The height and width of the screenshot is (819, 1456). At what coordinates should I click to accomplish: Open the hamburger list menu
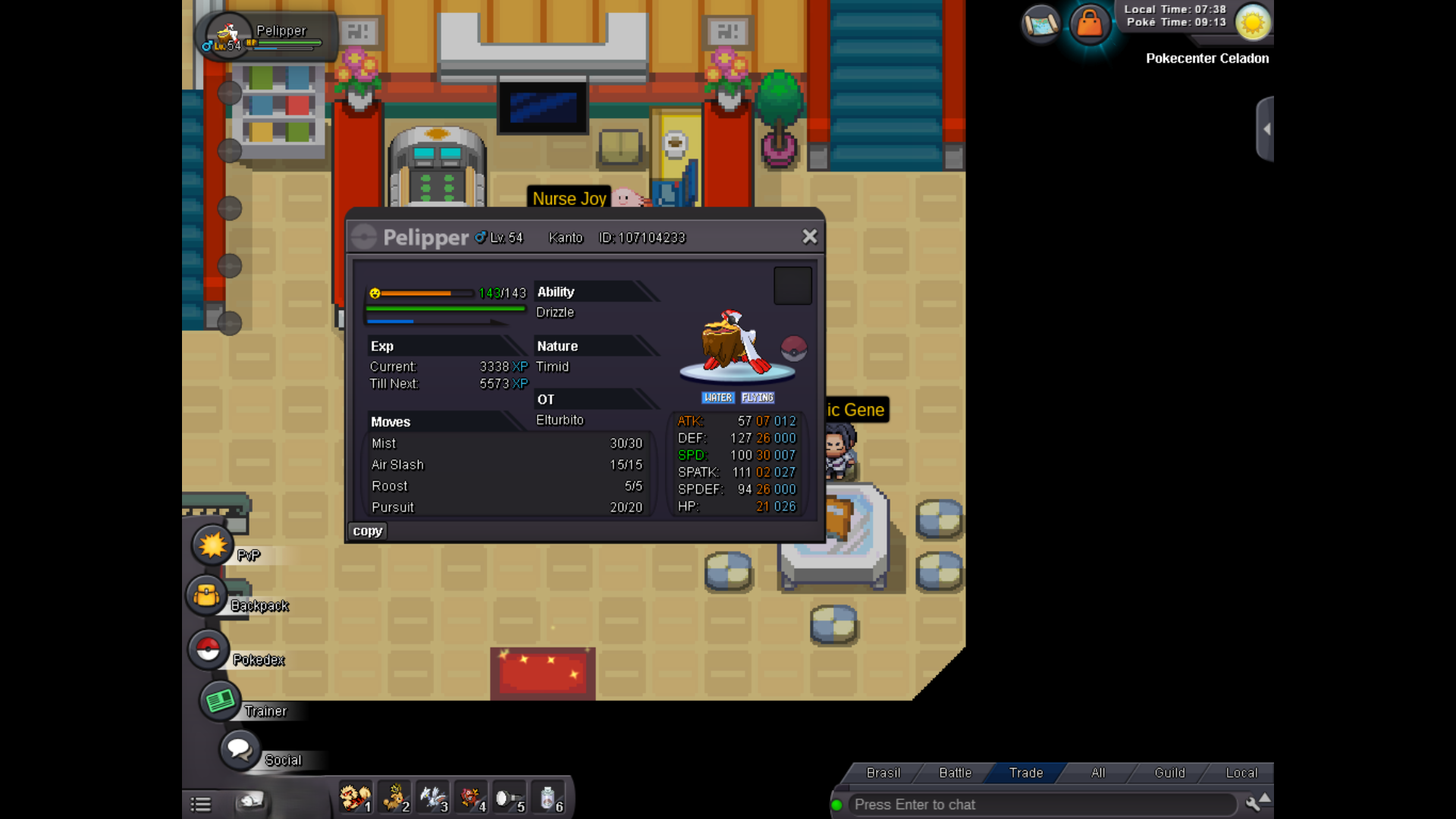tap(201, 805)
